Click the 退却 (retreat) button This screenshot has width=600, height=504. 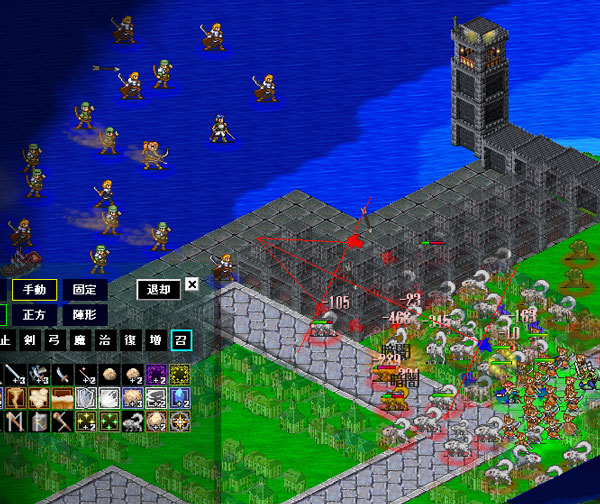[158, 290]
